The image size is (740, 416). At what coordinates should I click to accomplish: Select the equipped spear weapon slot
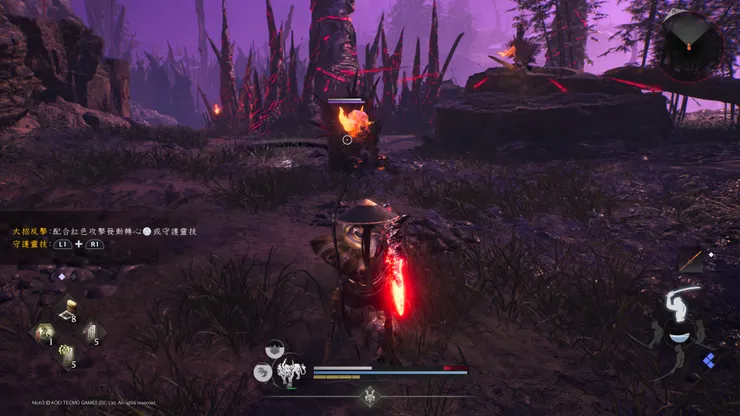tap(691, 260)
